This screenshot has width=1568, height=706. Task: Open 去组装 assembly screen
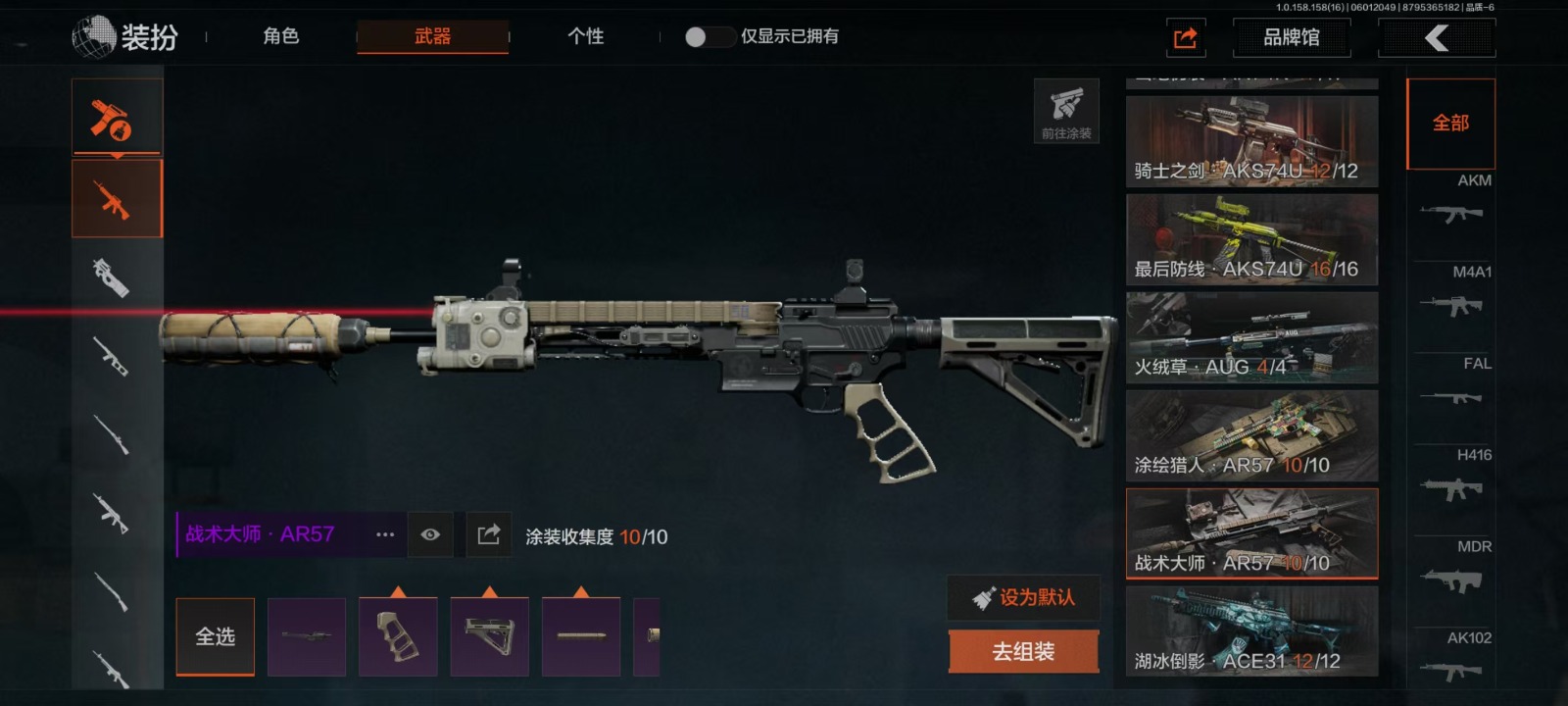[x=1023, y=651]
